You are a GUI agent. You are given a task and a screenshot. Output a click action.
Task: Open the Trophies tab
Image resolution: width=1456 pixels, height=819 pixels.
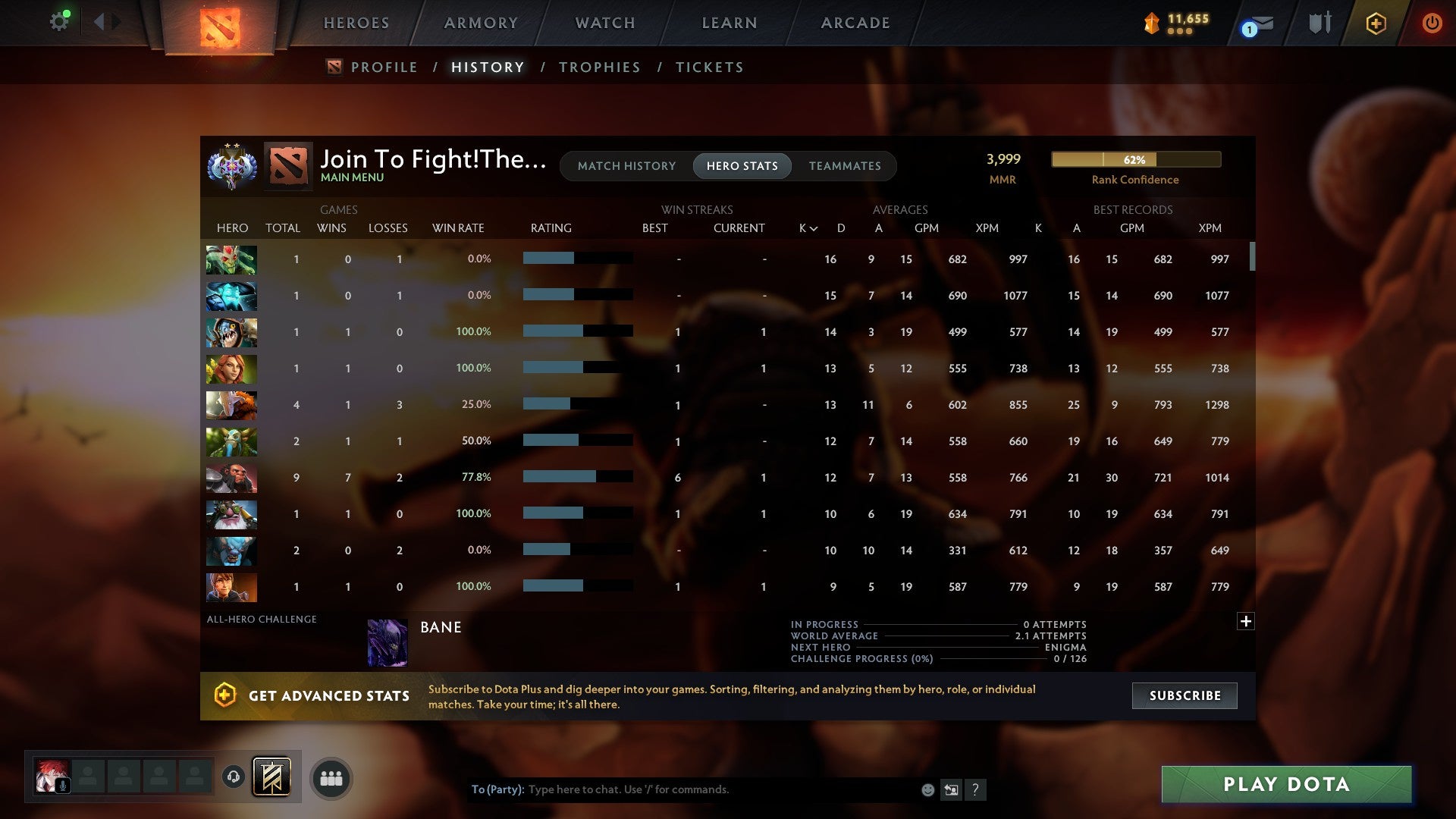click(599, 67)
